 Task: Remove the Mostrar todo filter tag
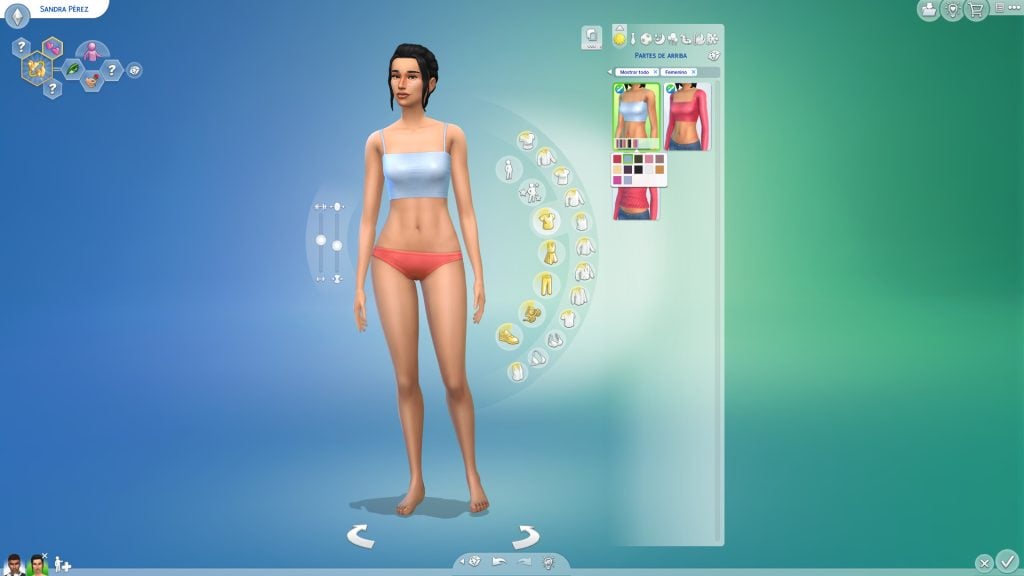(655, 72)
